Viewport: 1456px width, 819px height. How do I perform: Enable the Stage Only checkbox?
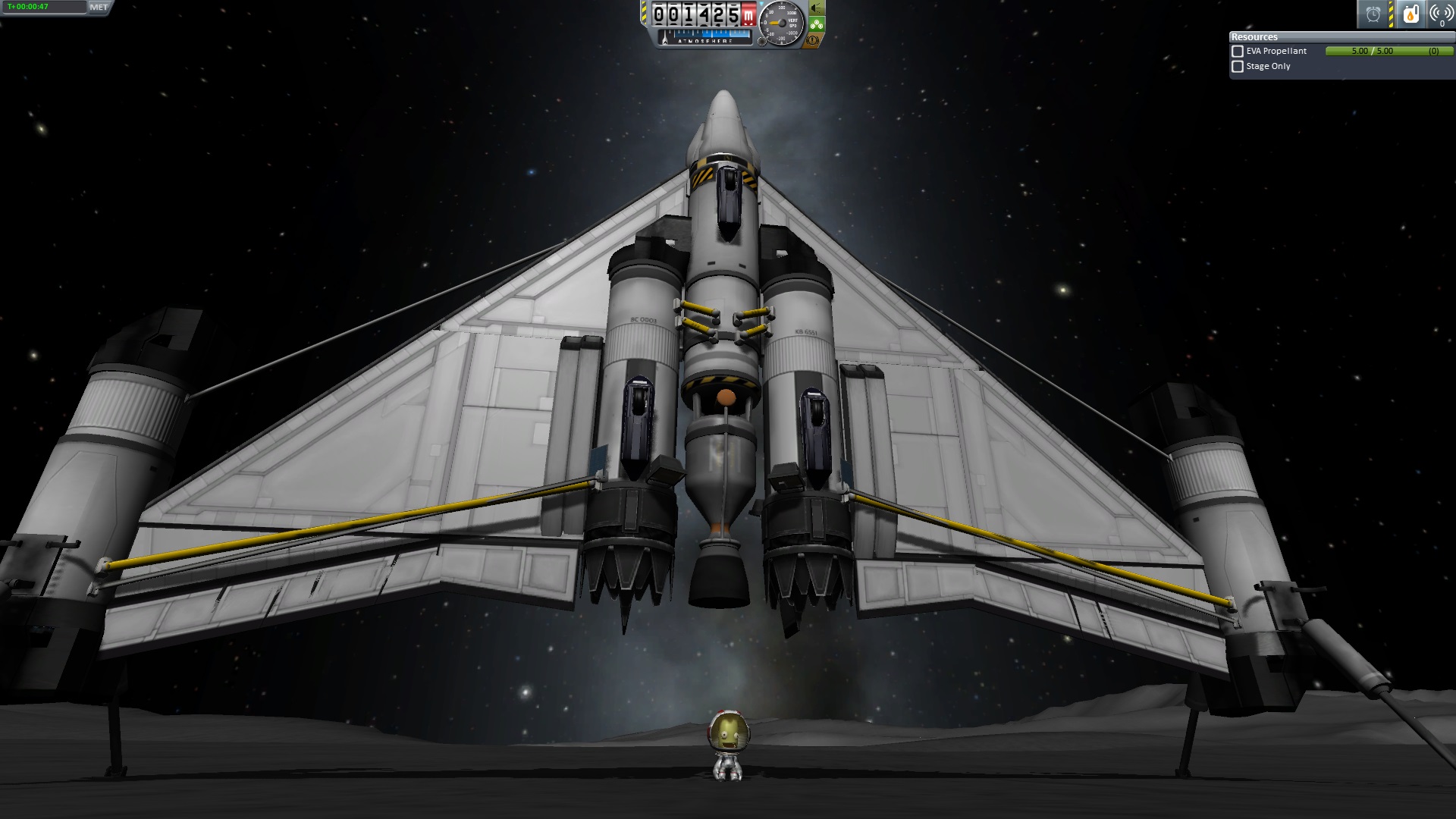point(1238,67)
